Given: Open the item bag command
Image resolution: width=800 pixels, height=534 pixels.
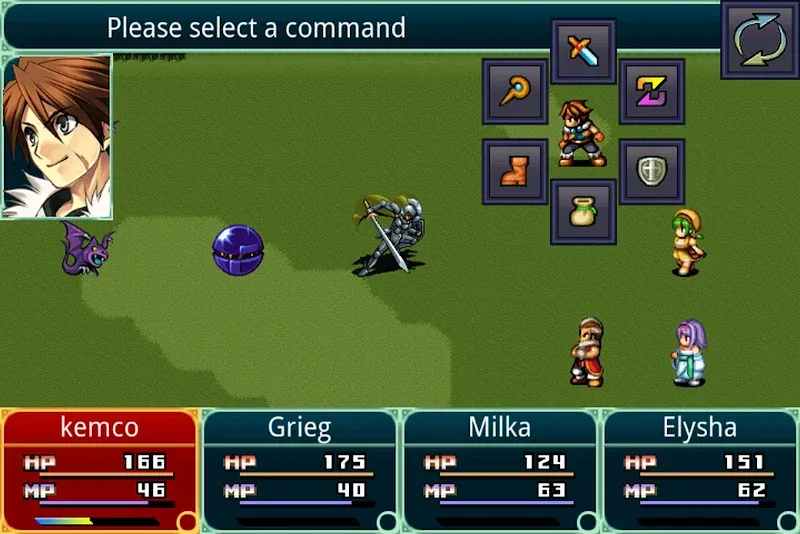Looking at the screenshot, I should [583, 211].
